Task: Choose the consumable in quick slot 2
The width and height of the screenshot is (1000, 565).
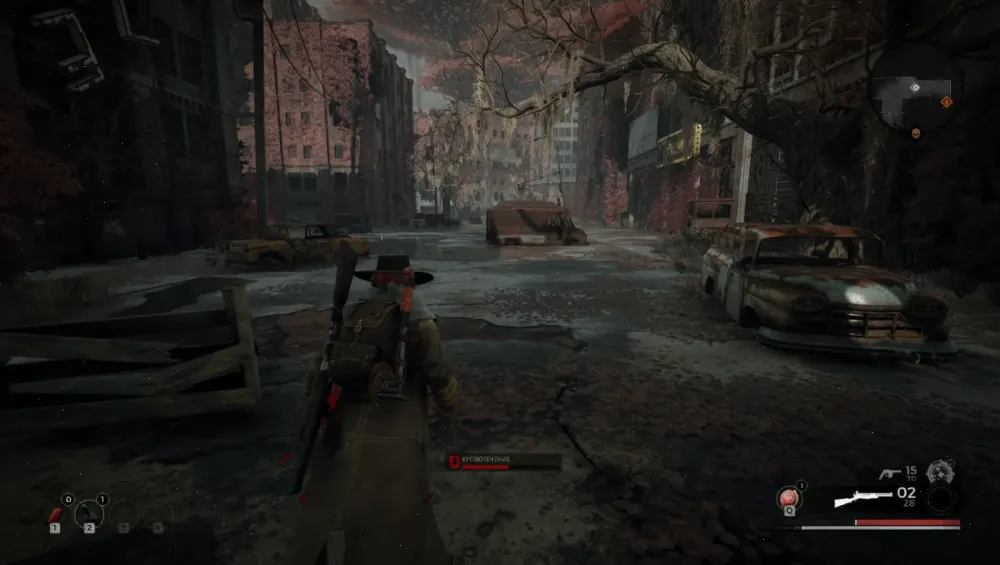Action: pos(89,513)
